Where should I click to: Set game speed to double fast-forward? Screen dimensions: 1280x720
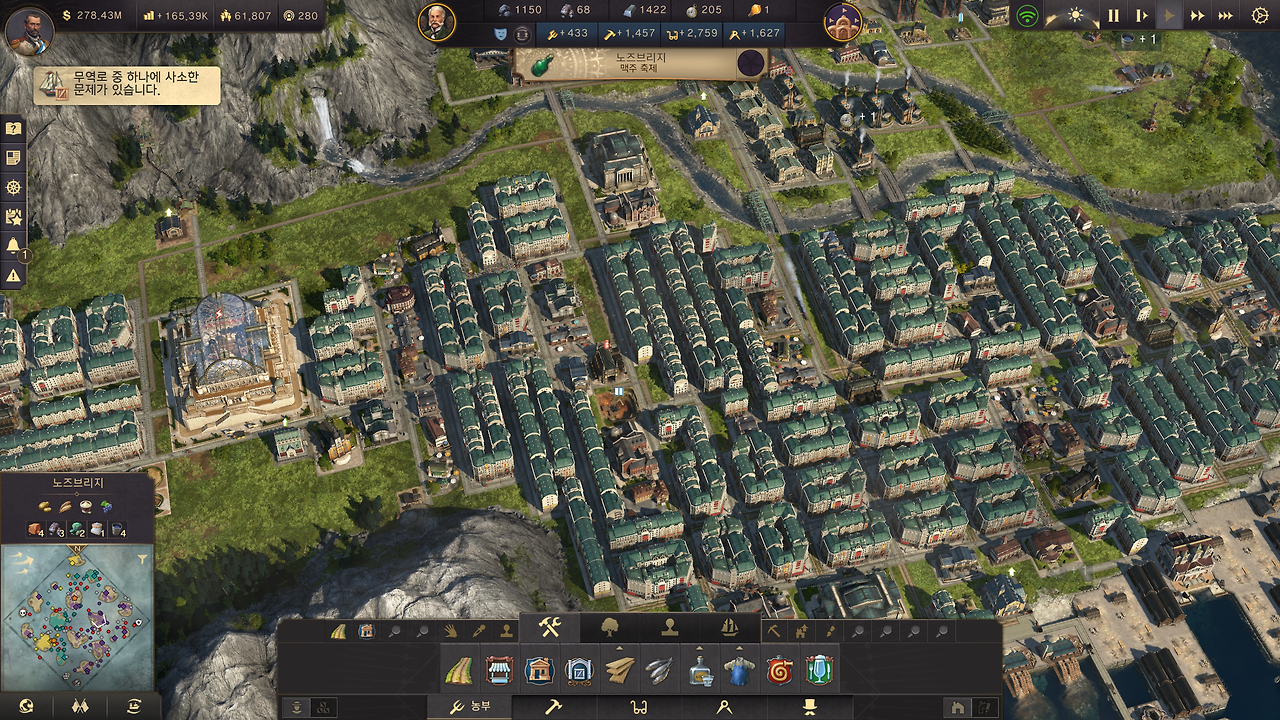(1197, 16)
